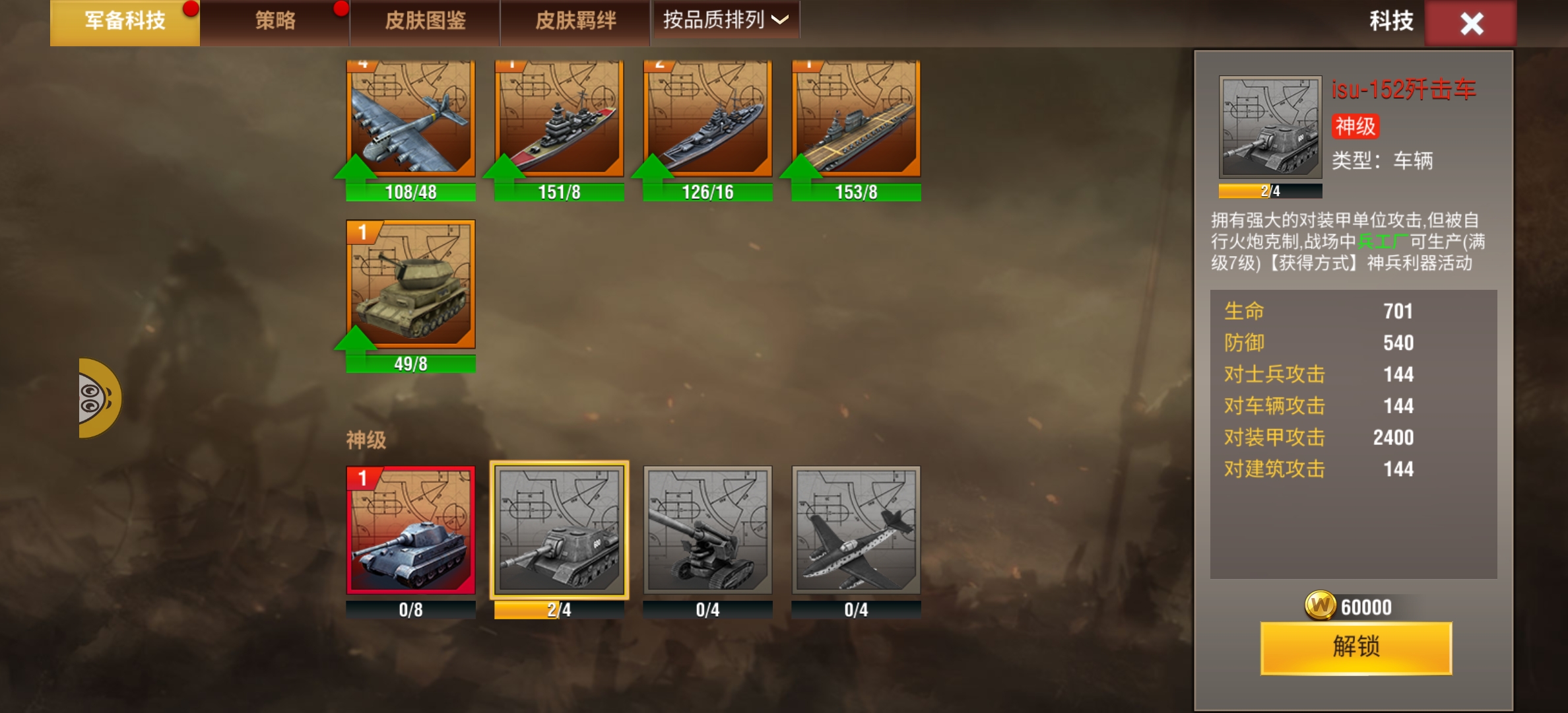Switch to the 军备科技 tab

[x=125, y=22]
